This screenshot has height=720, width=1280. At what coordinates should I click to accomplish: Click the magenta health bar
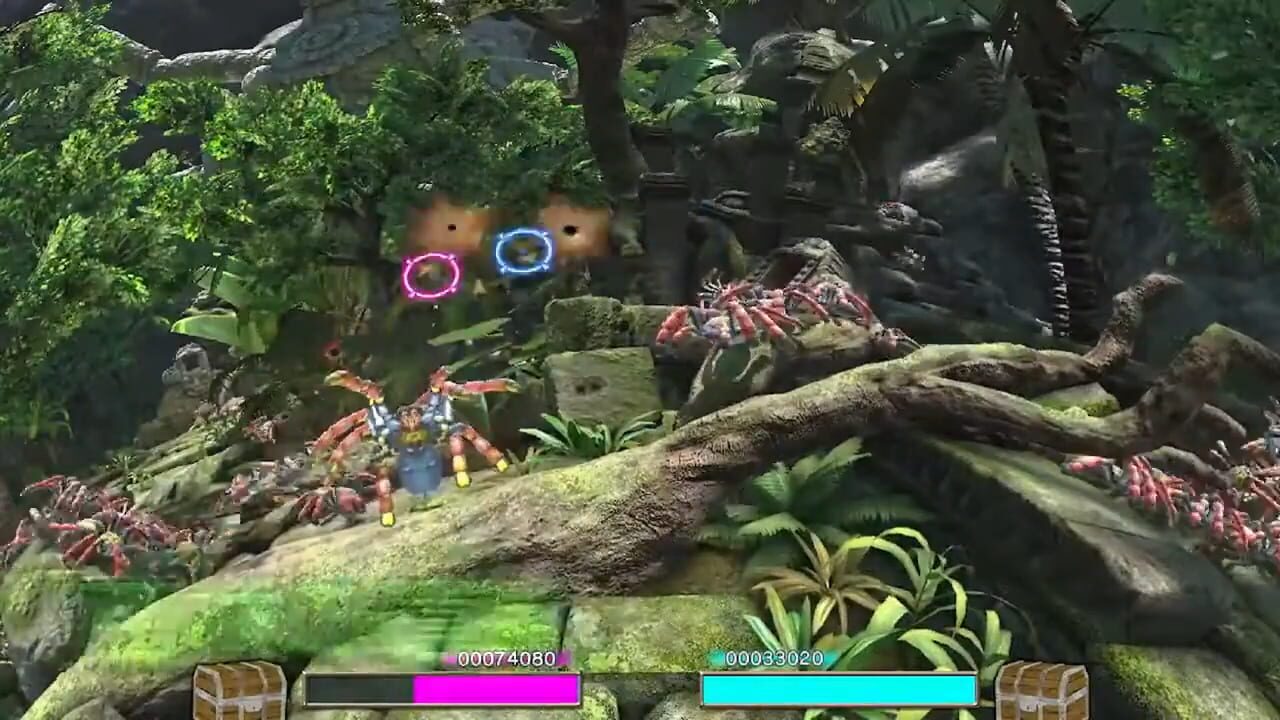495,690
